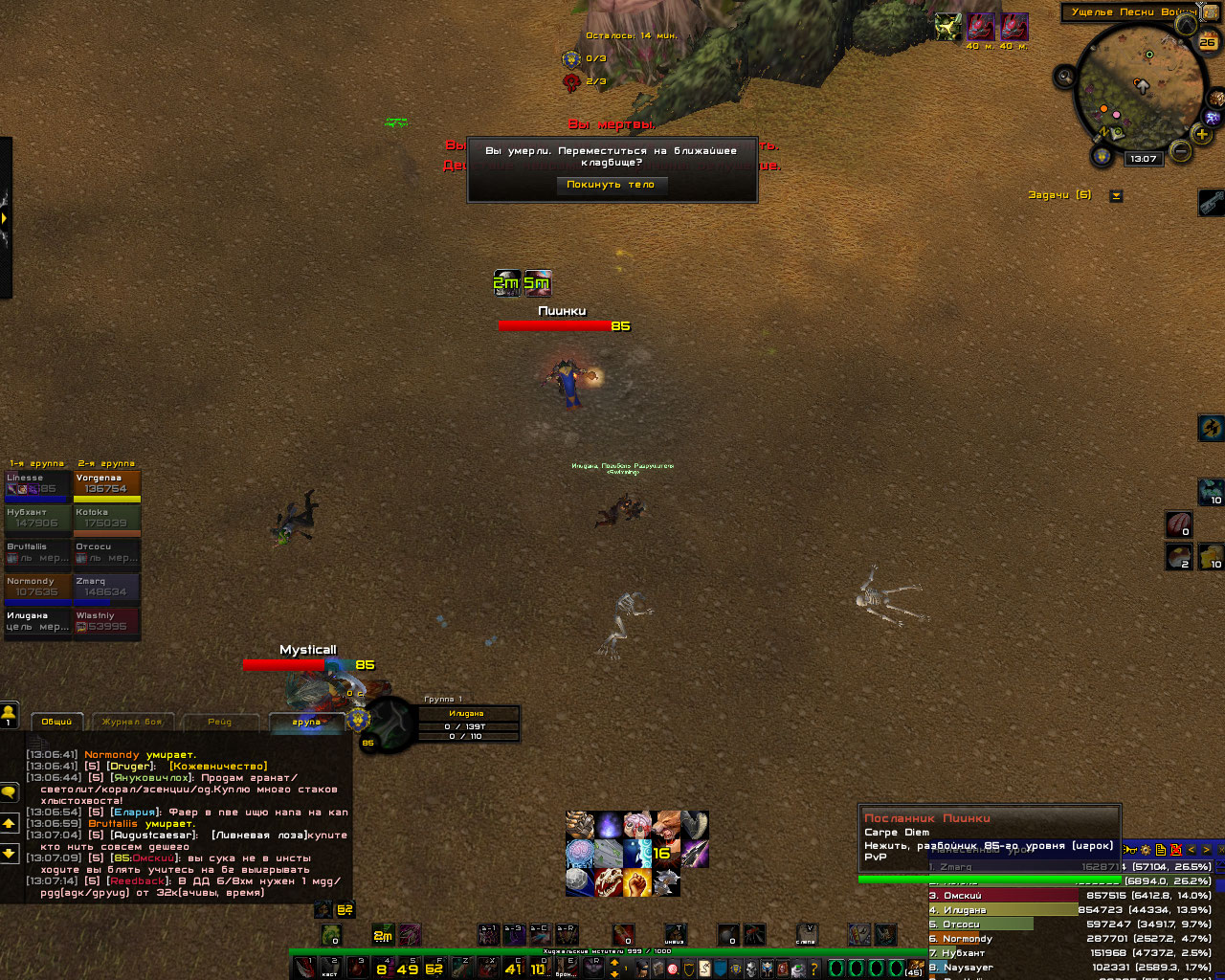
Task: Target Kotoka's raid frame
Action: tap(107, 520)
